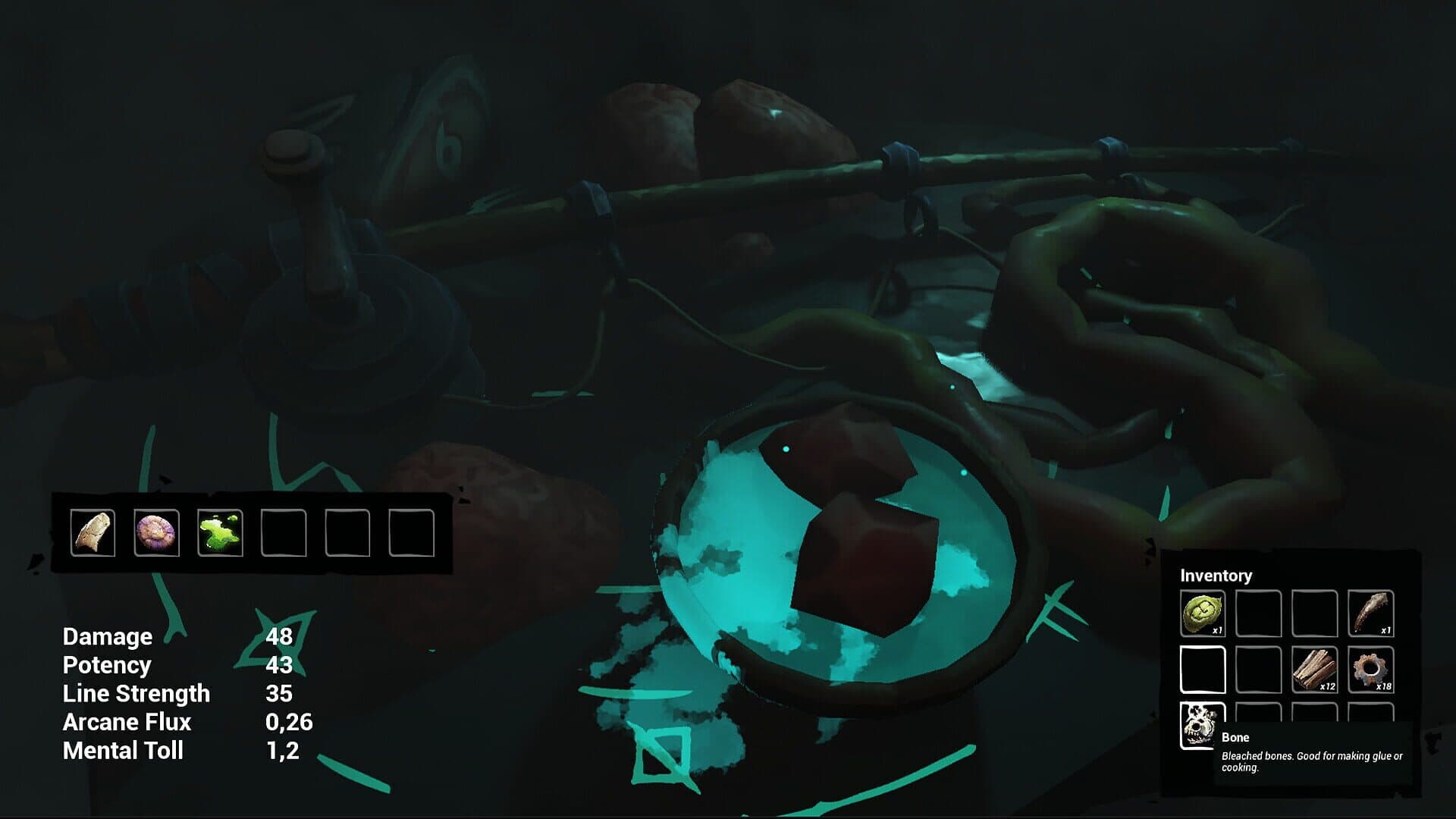Click the Line Strength stat row

pos(136,694)
